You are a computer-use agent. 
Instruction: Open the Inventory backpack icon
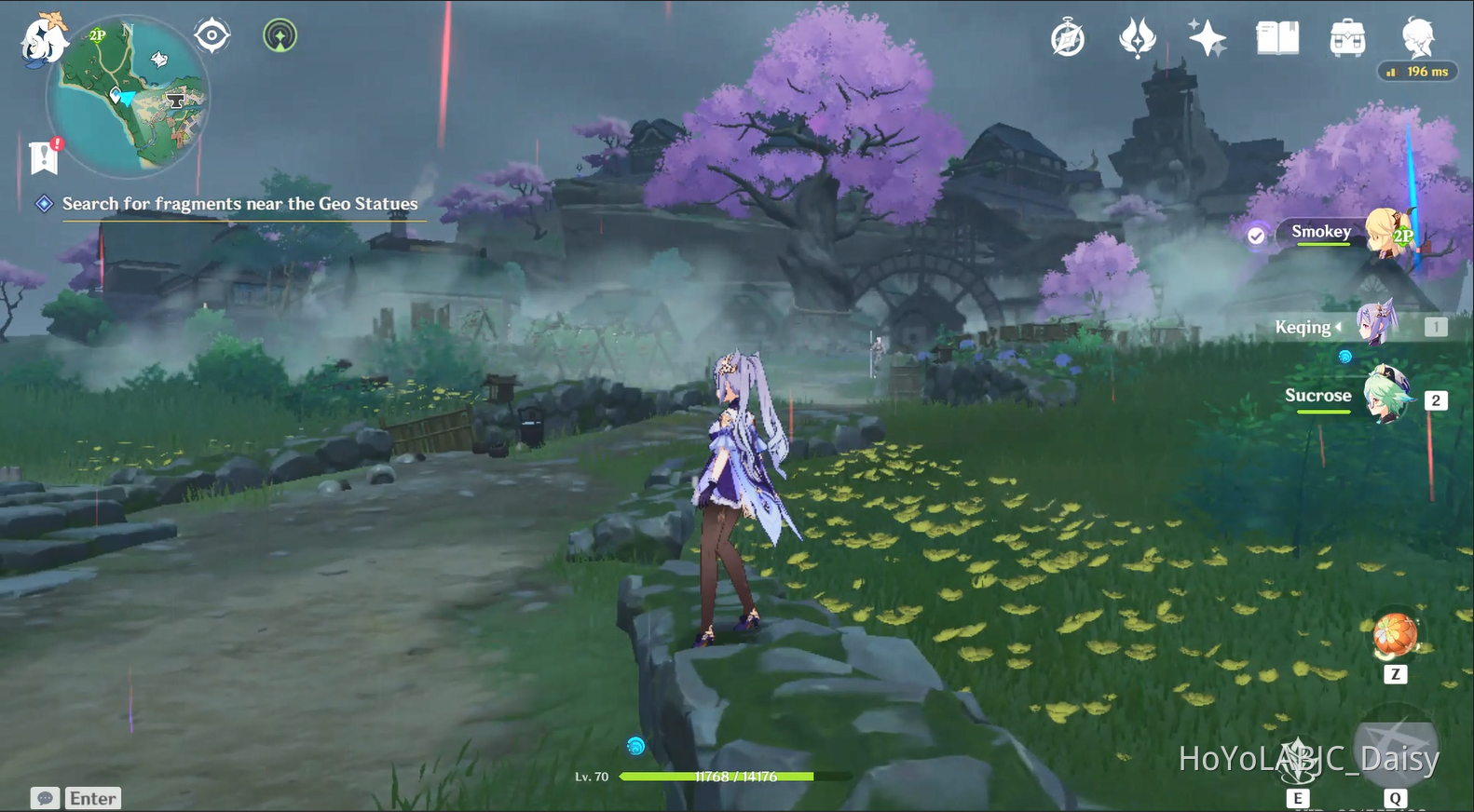(x=1345, y=37)
